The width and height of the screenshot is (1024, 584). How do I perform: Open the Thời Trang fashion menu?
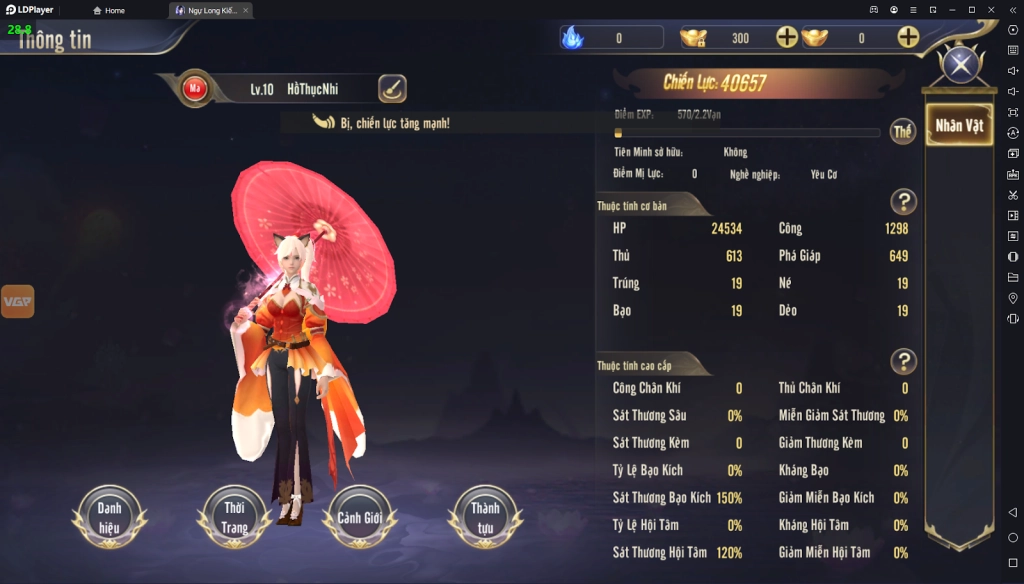[x=234, y=516]
